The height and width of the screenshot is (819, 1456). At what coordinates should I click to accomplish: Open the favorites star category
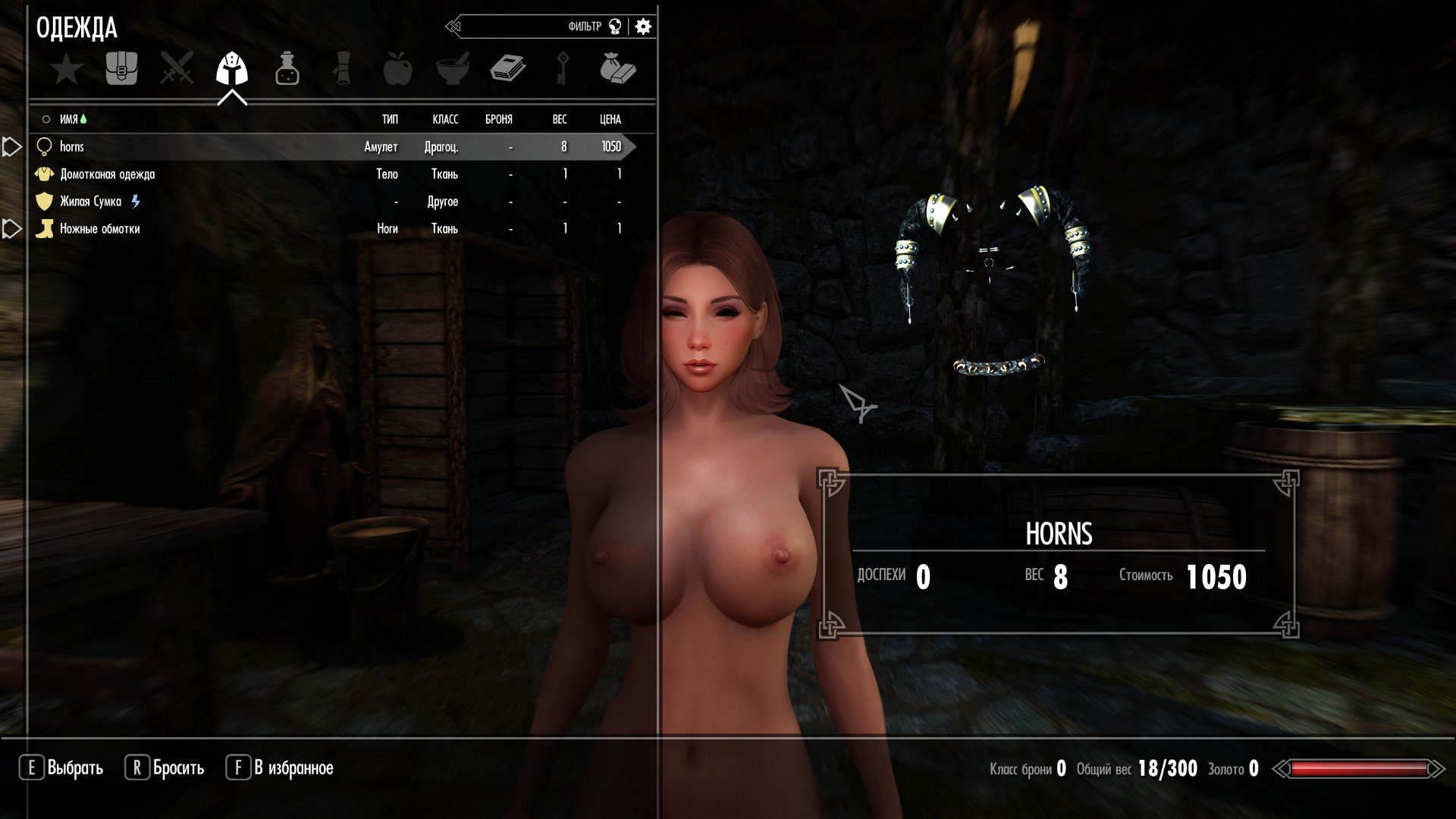[x=67, y=70]
